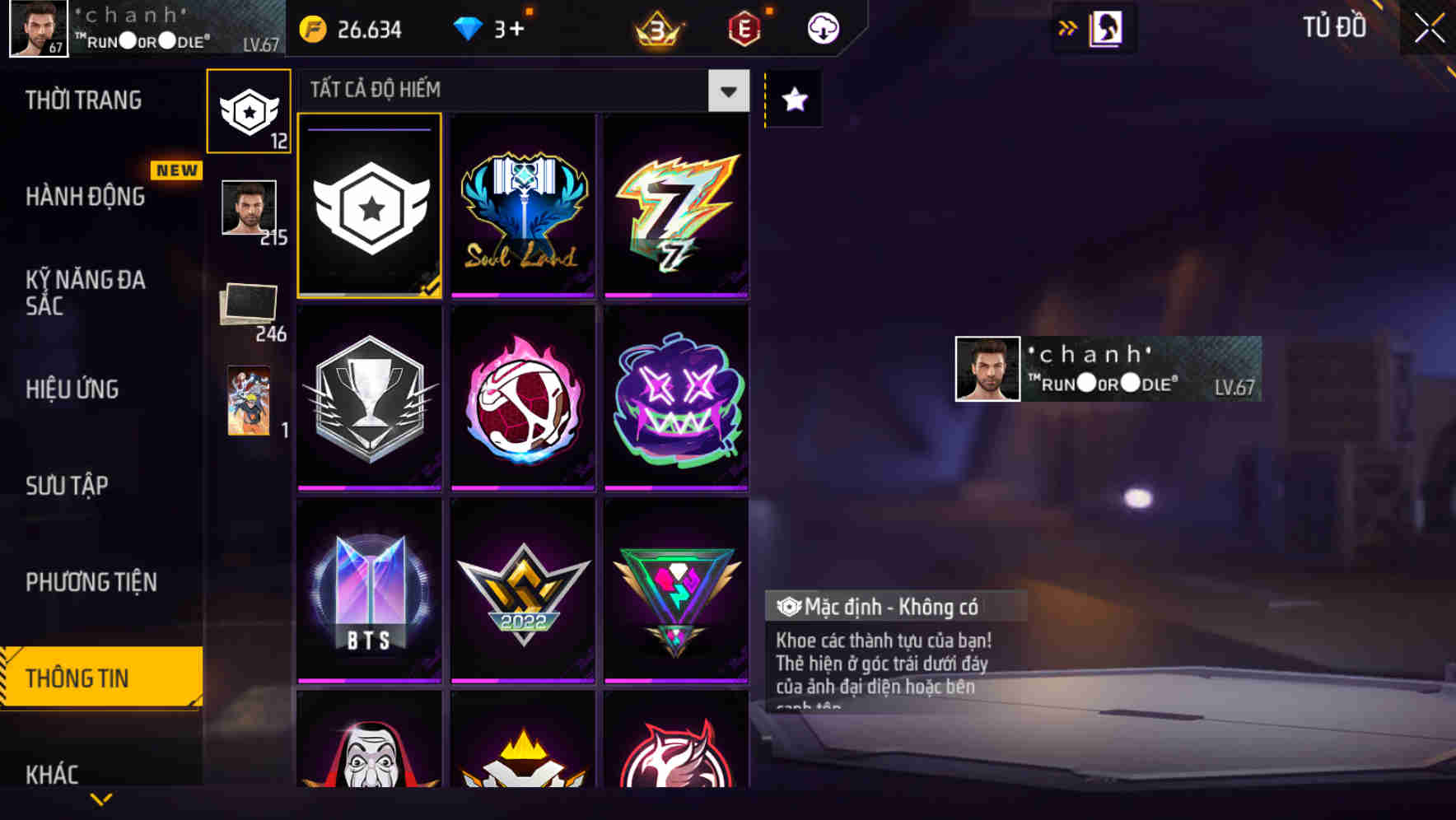Open the collectible card category with 1 item

pos(249,401)
